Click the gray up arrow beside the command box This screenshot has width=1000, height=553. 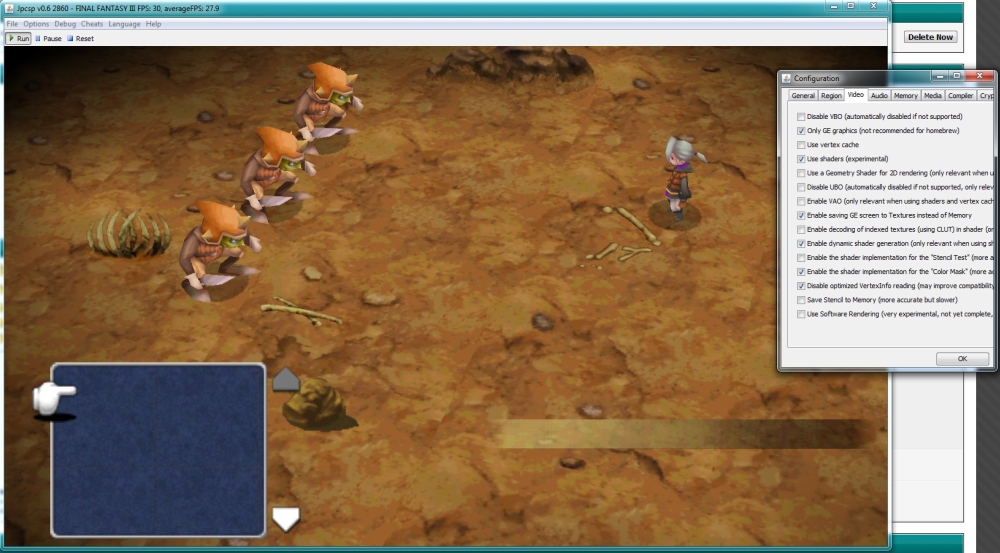click(x=286, y=380)
